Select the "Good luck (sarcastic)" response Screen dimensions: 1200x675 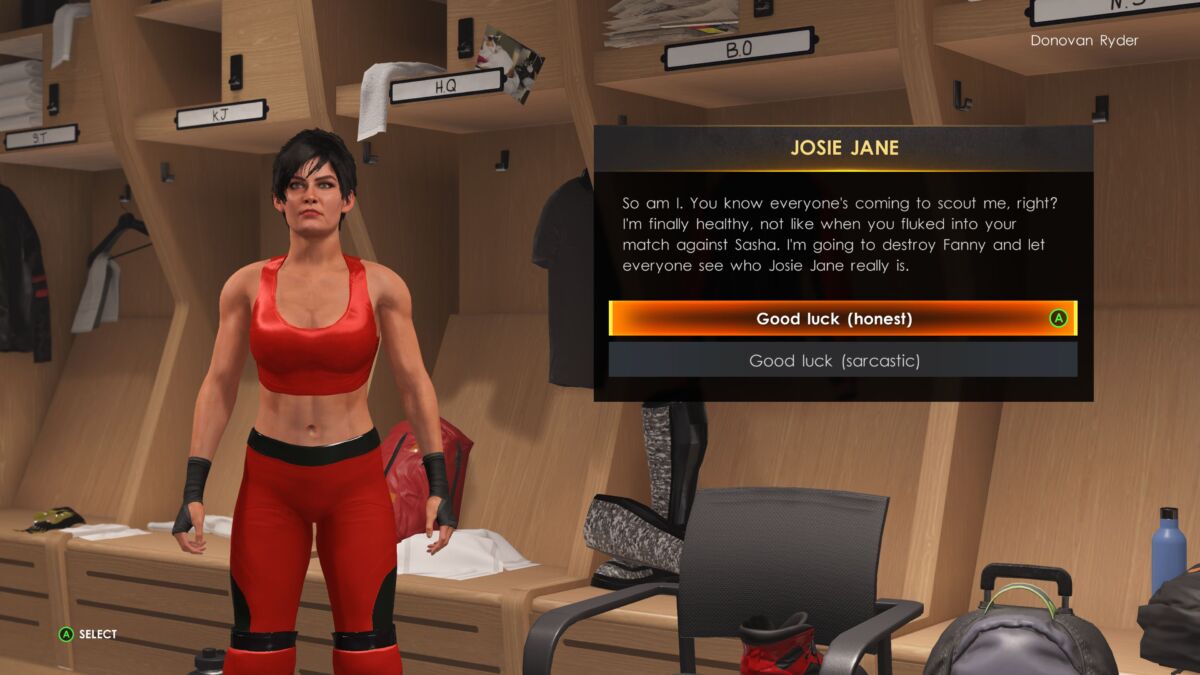834,360
